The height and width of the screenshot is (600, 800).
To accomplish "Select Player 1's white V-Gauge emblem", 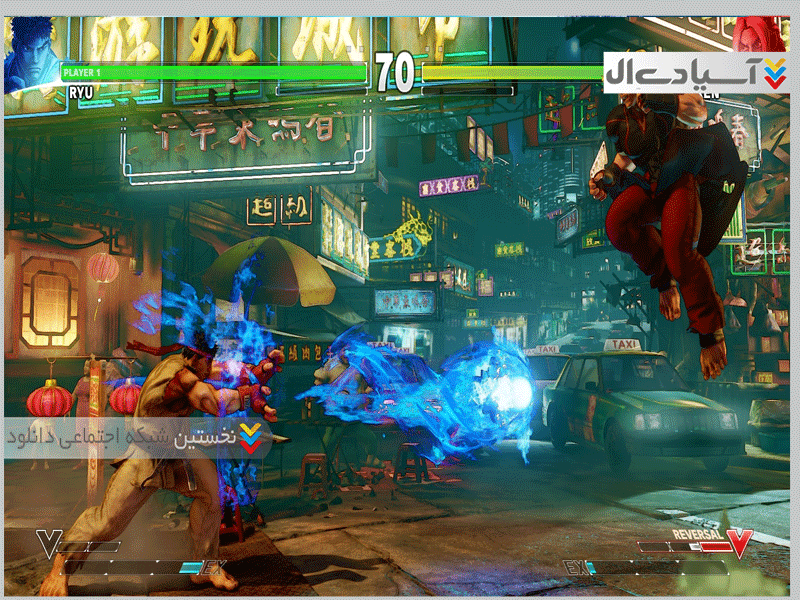I will pos(48,544).
